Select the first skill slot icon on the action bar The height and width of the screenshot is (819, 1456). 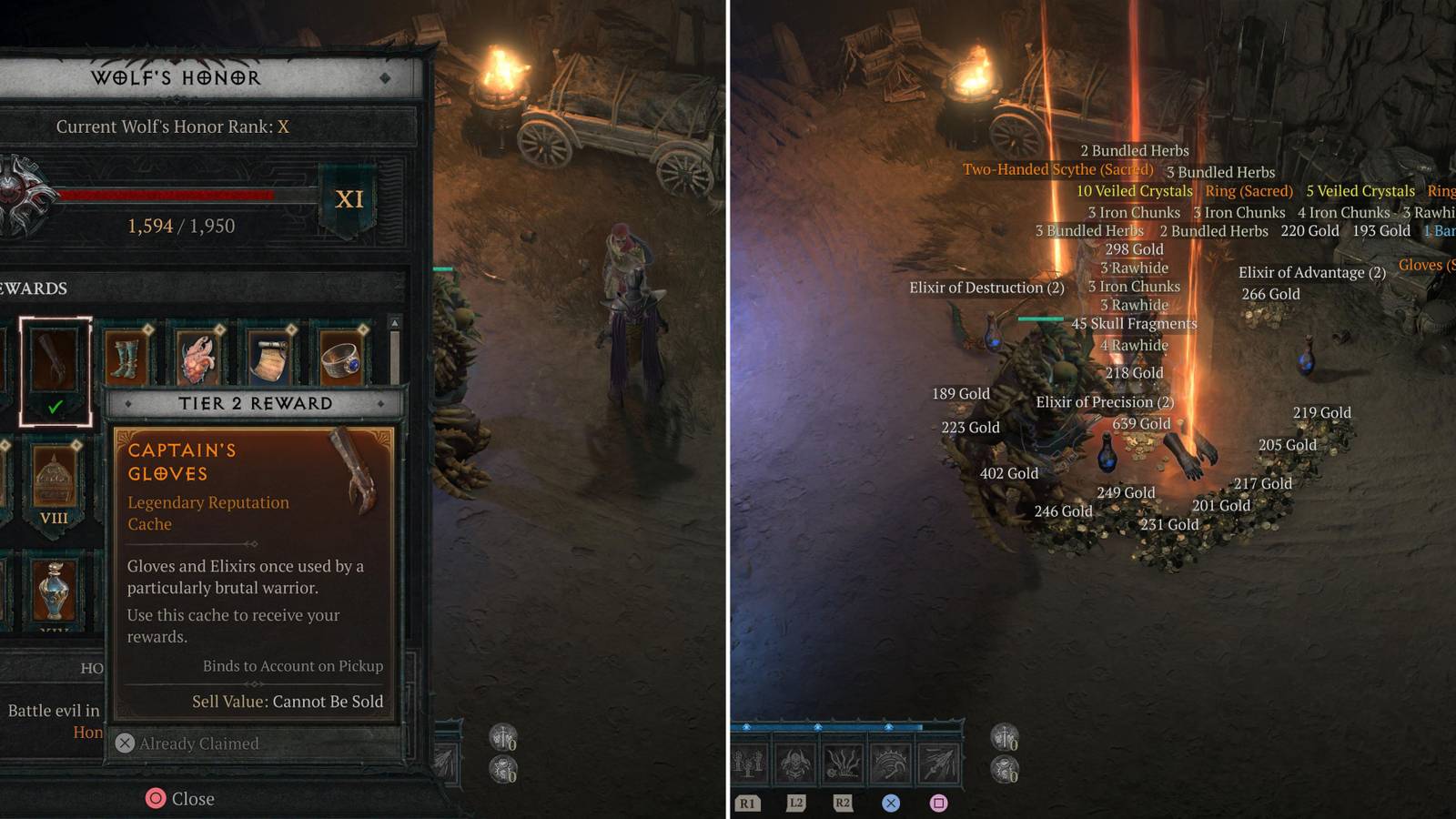749,764
